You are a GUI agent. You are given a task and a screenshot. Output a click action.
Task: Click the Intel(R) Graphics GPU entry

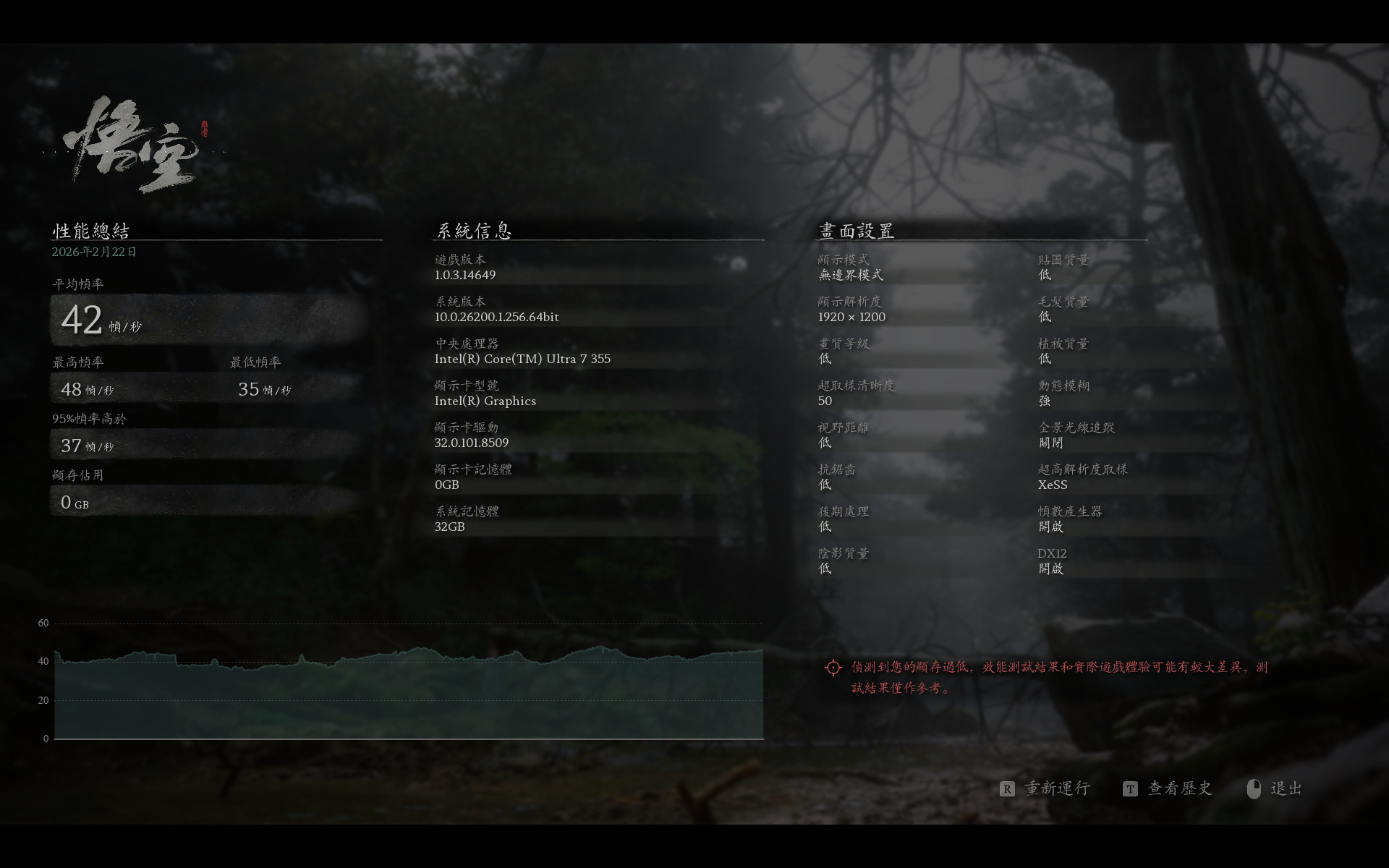click(x=485, y=401)
